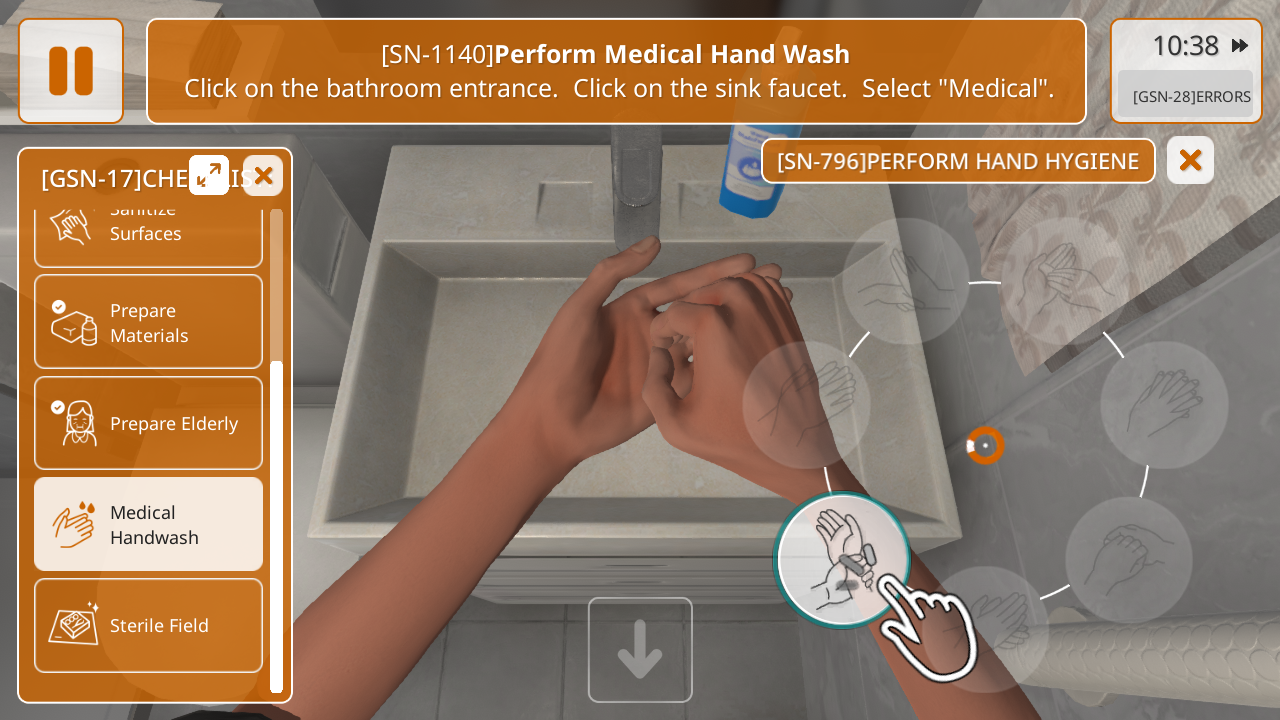Click the down arrow button below the sink
The height and width of the screenshot is (720, 1280).
pyautogui.click(x=640, y=650)
